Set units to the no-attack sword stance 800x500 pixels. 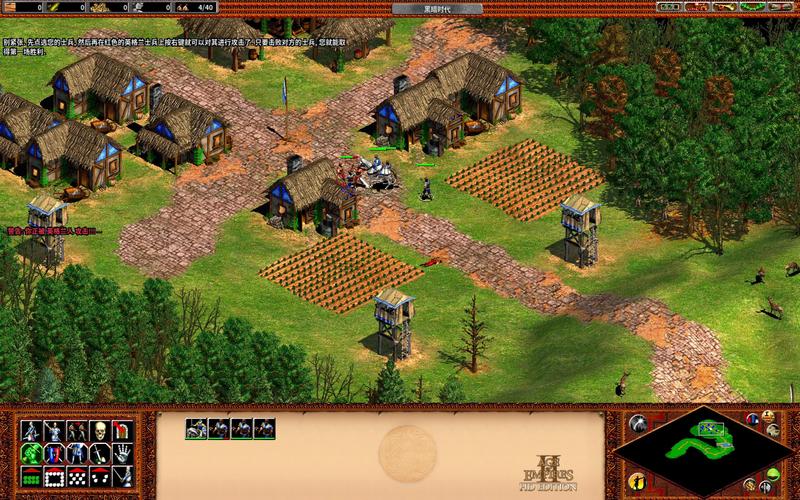click(x=100, y=453)
